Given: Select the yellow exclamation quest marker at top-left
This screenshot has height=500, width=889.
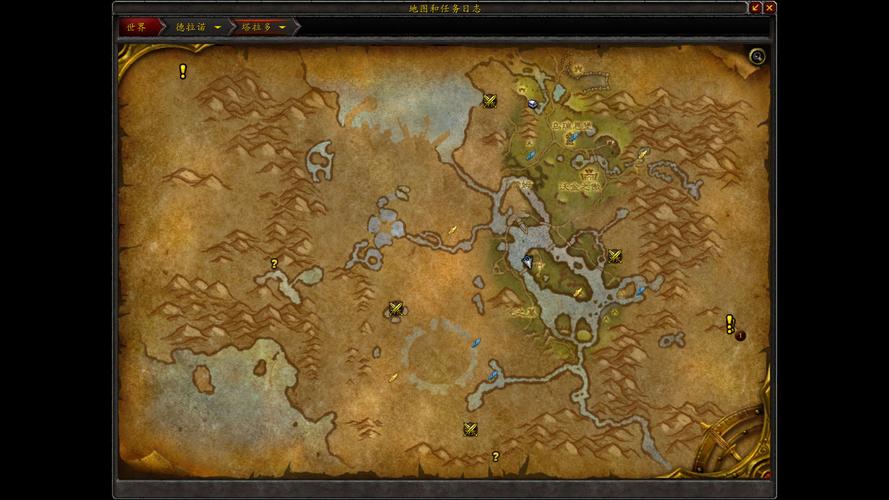Looking at the screenshot, I should click(183, 71).
